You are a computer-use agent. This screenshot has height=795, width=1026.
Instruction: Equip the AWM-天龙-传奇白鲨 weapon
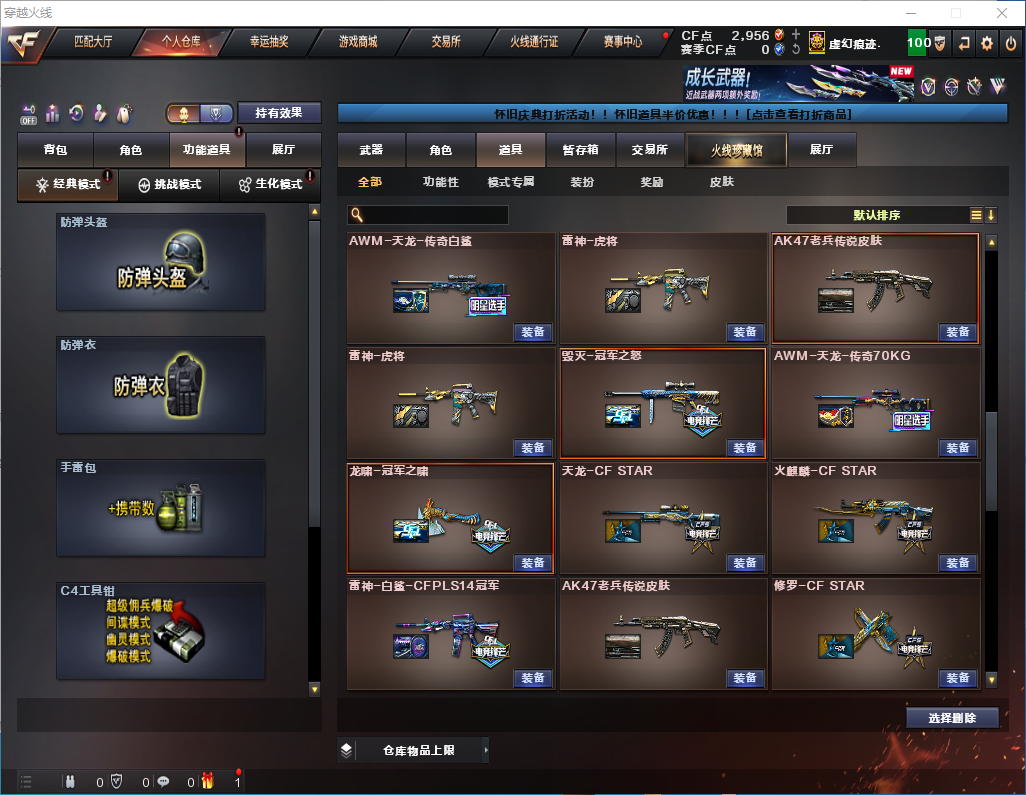point(533,332)
